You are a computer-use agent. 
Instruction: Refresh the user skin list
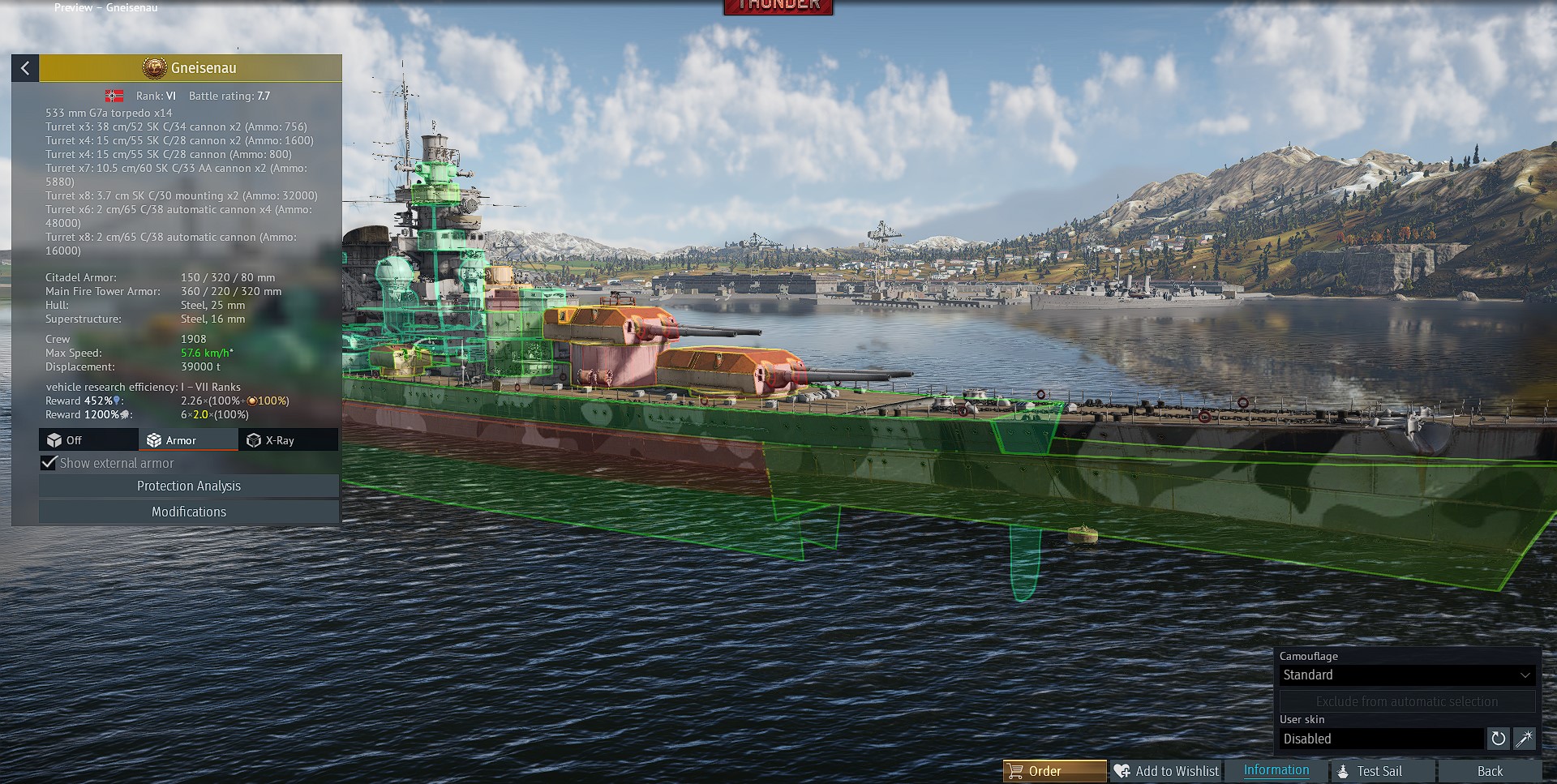1498,739
